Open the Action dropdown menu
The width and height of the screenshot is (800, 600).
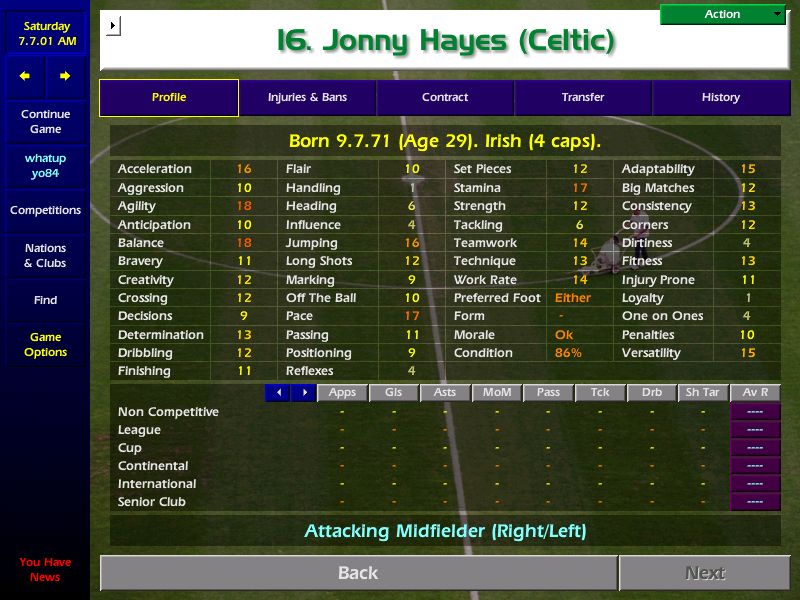723,14
